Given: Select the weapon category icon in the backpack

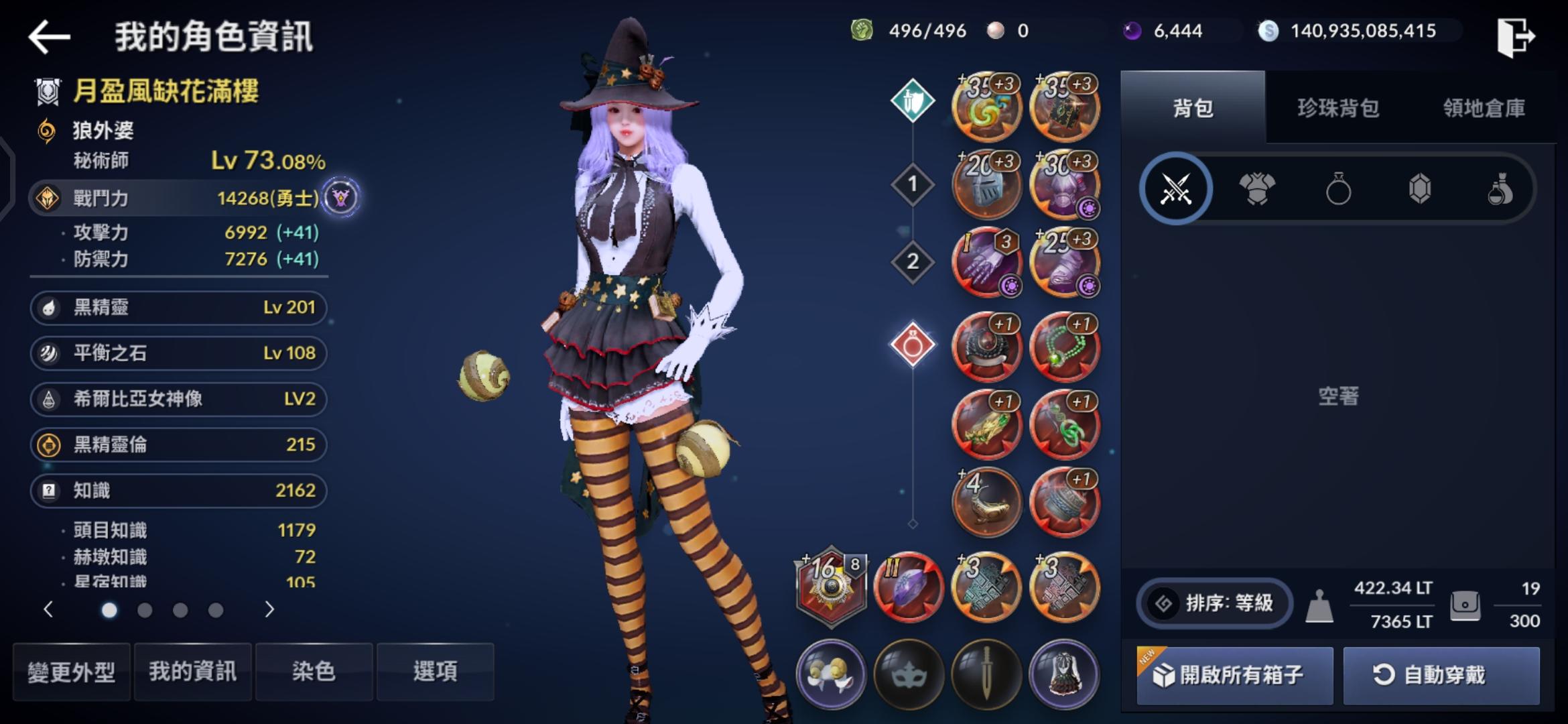Looking at the screenshot, I should point(1177,188).
